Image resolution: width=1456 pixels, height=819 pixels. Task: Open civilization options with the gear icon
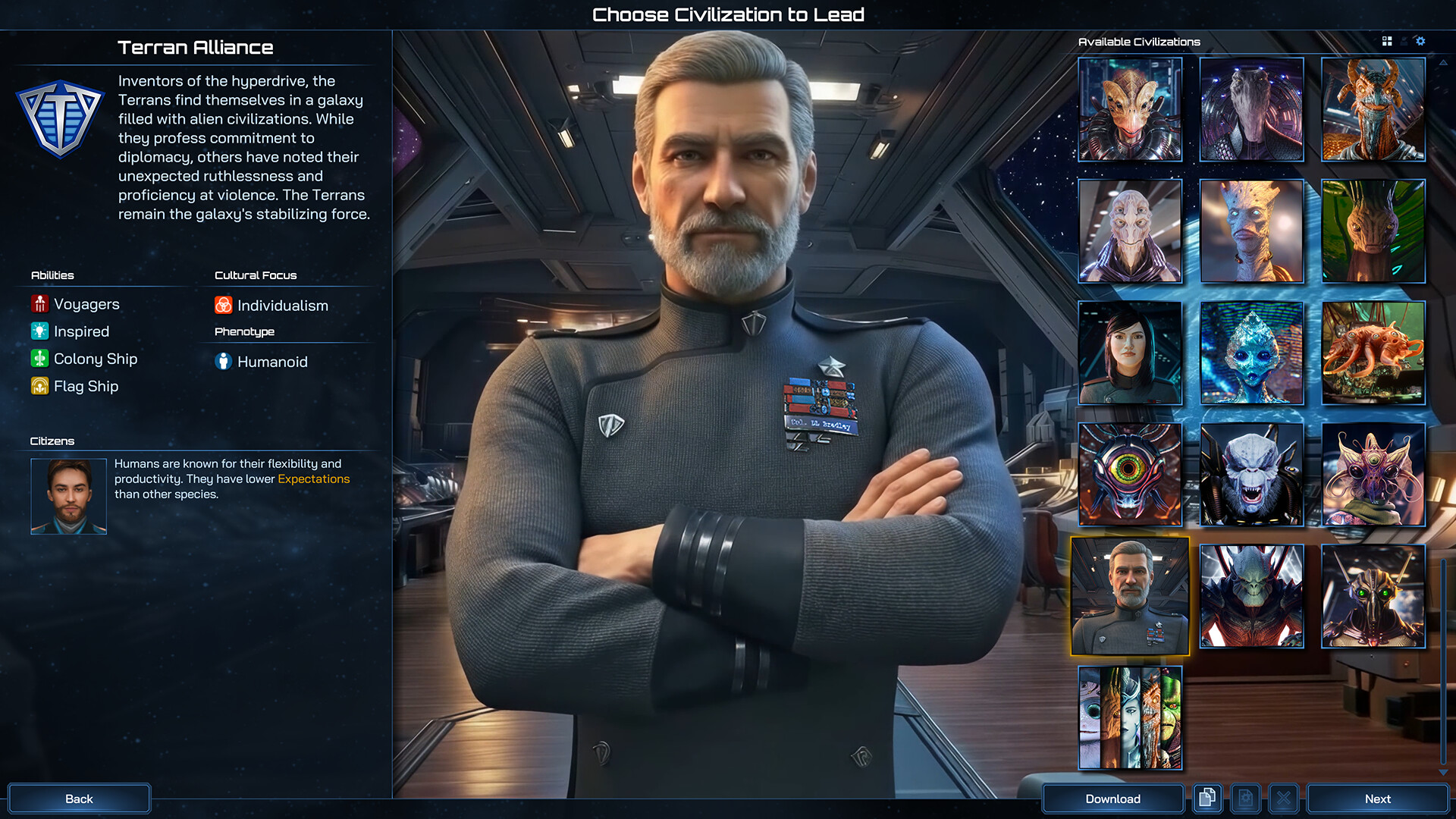click(x=1421, y=42)
